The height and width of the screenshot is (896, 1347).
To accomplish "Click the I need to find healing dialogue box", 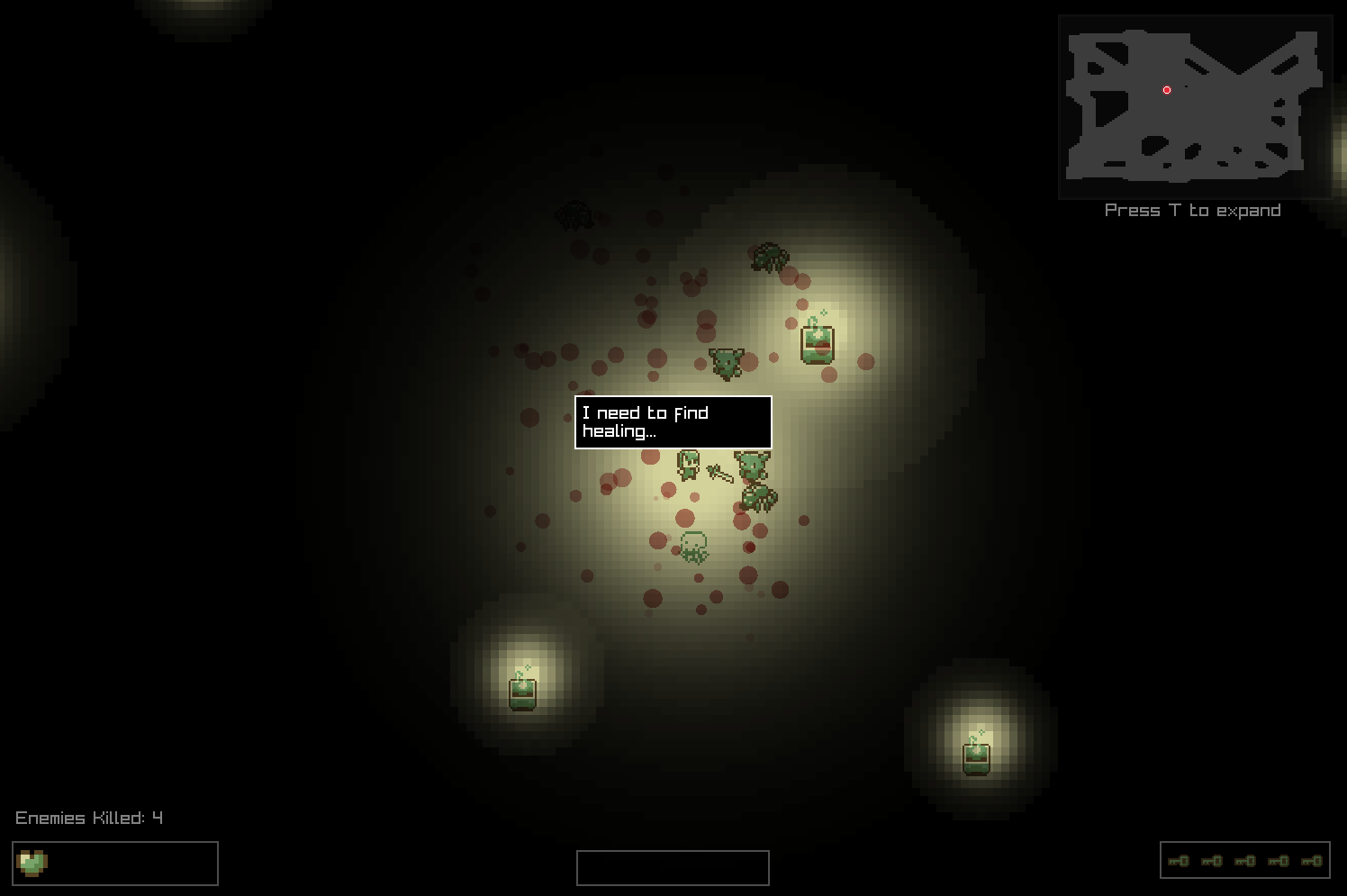I will click(672, 422).
